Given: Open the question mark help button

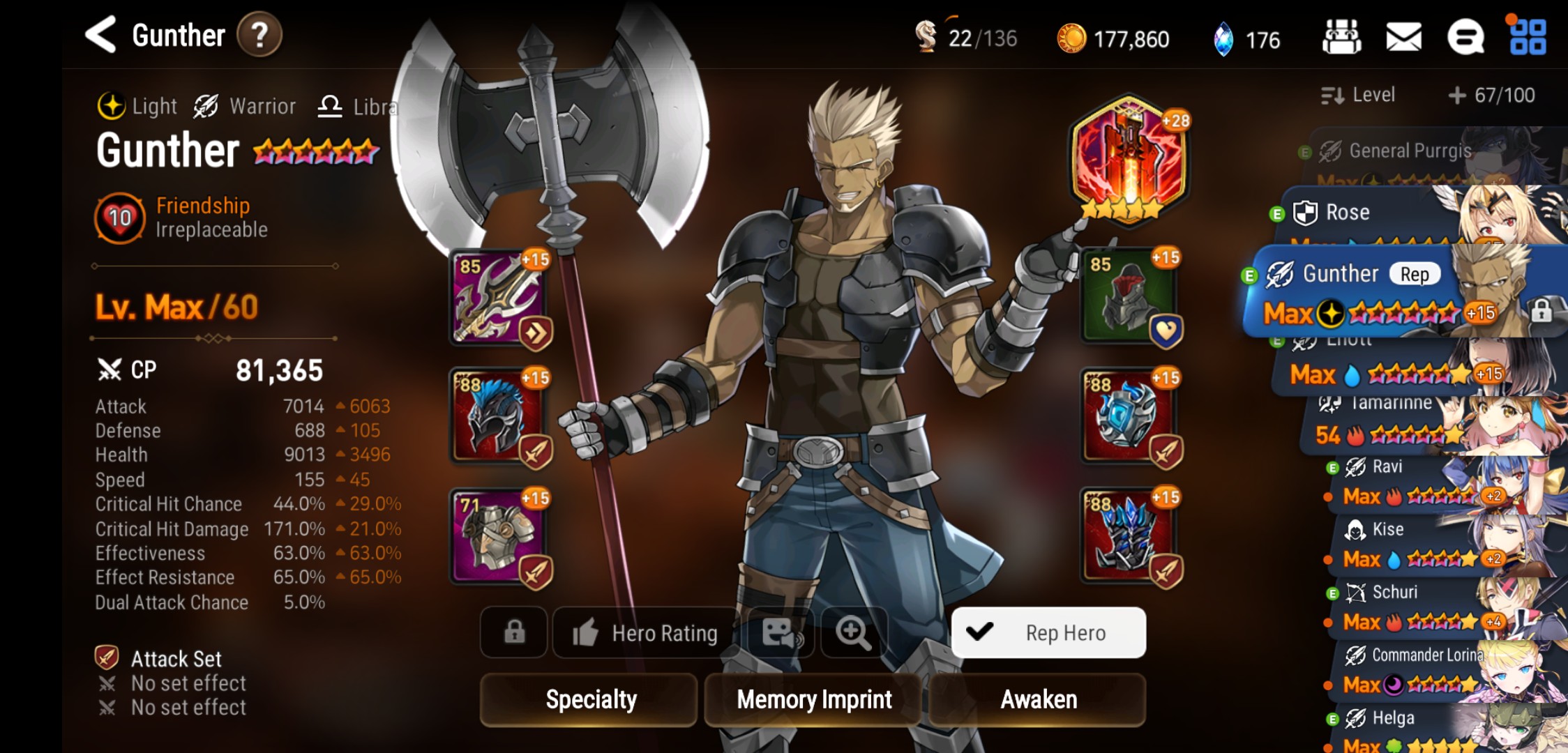Looking at the screenshot, I should (x=259, y=35).
